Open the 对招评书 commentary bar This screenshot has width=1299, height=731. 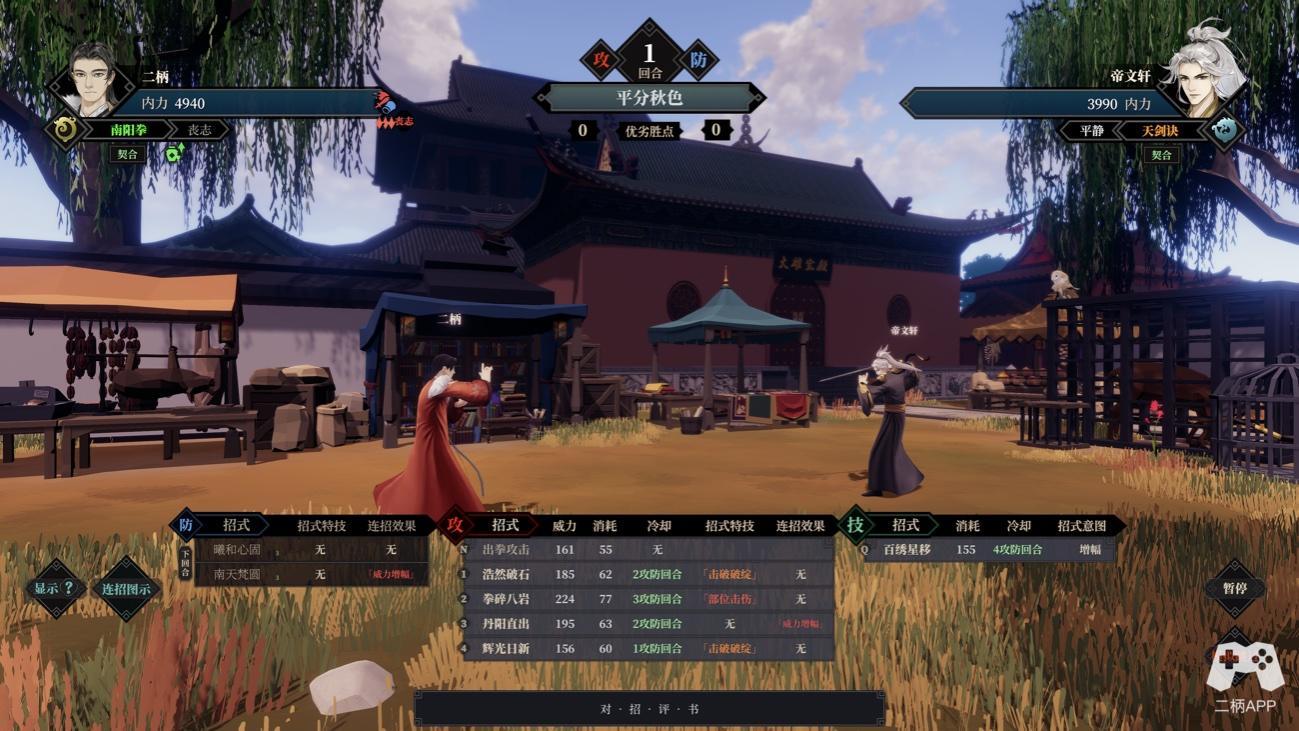tap(649, 709)
